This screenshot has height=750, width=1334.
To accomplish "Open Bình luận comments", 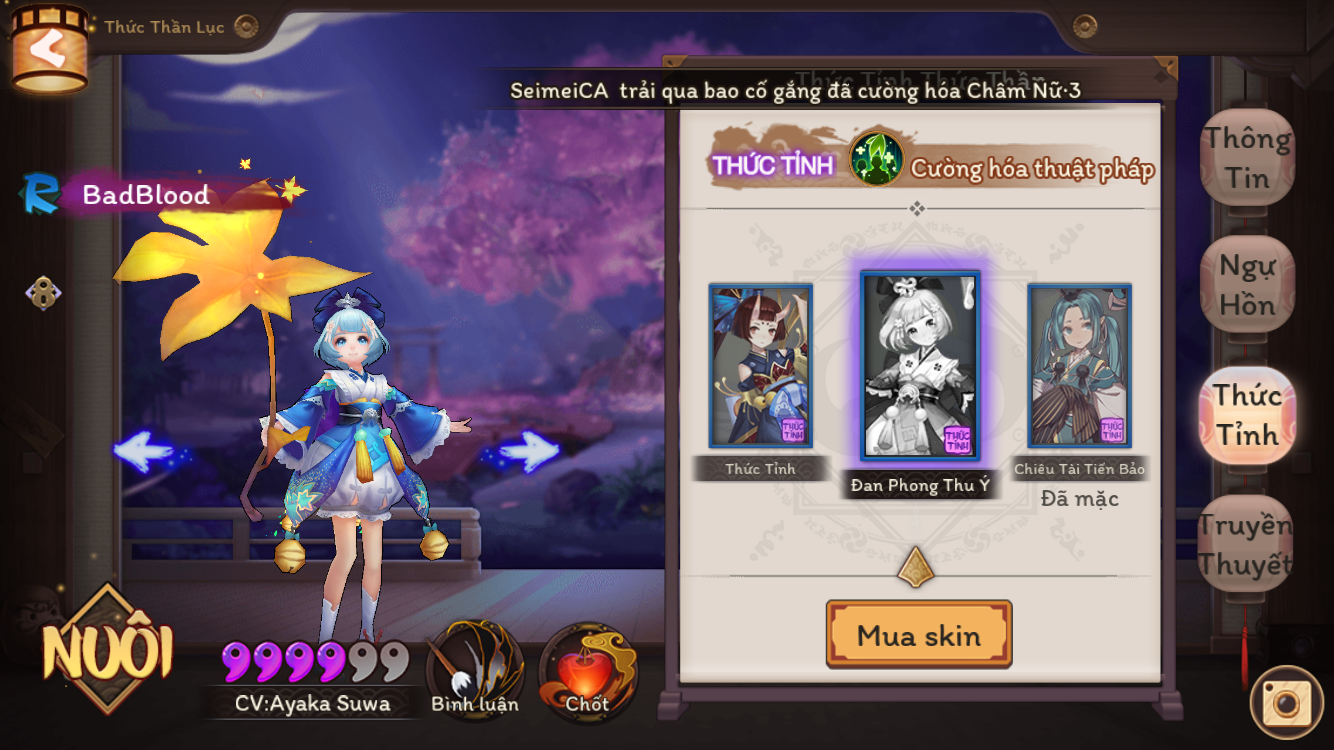I will click(475, 668).
